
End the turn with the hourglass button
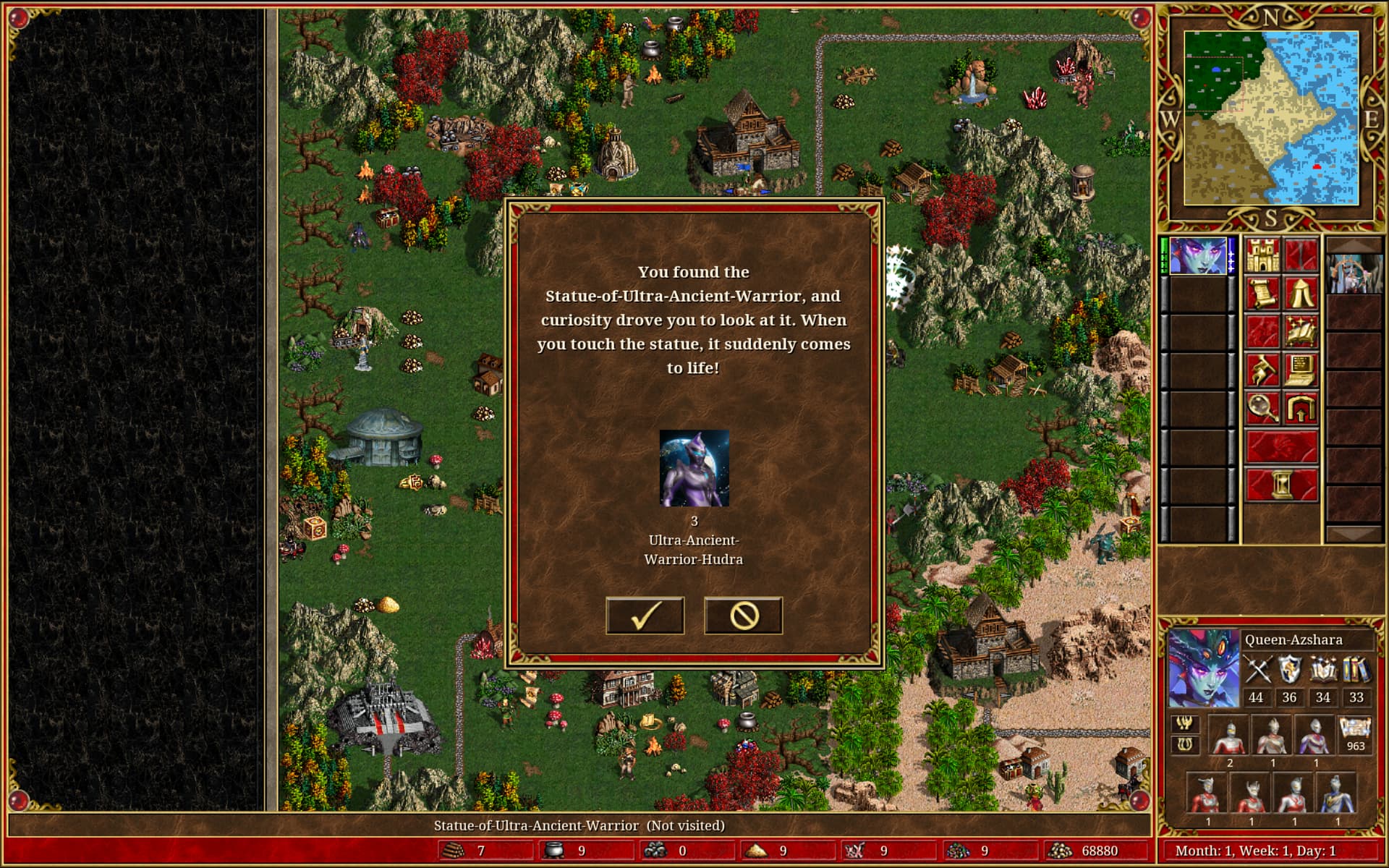pos(1281,483)
